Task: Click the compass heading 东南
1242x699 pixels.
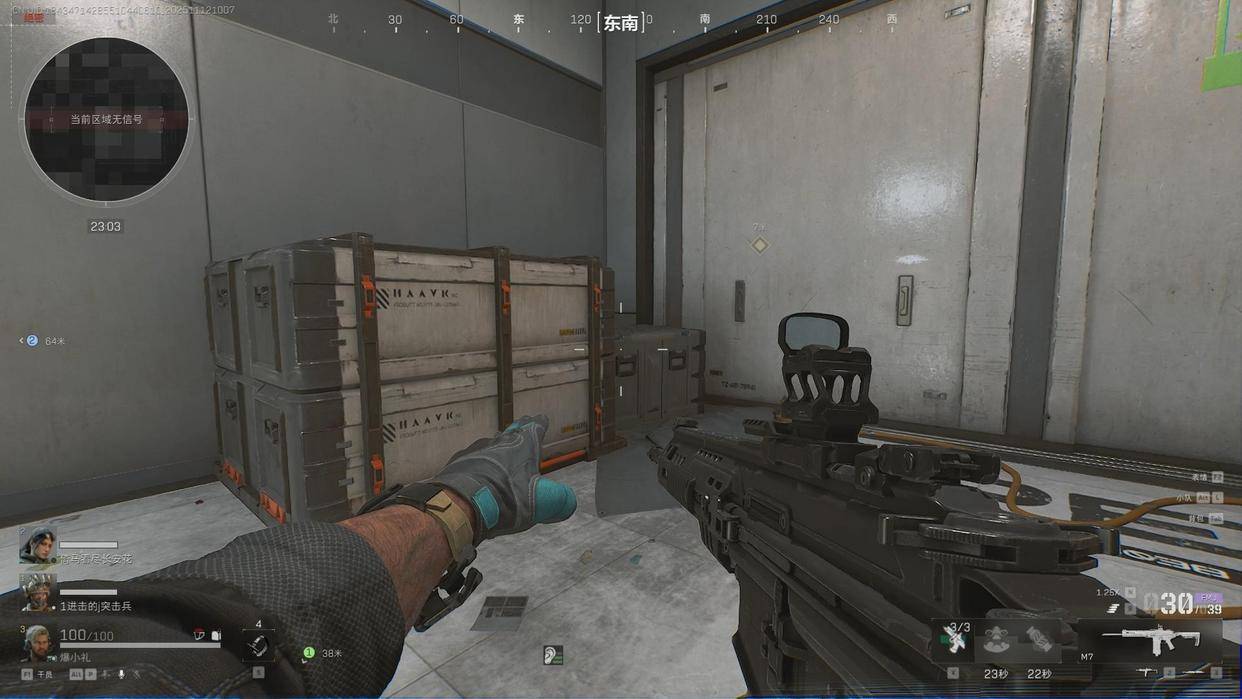Action: (x=619, y=22)
